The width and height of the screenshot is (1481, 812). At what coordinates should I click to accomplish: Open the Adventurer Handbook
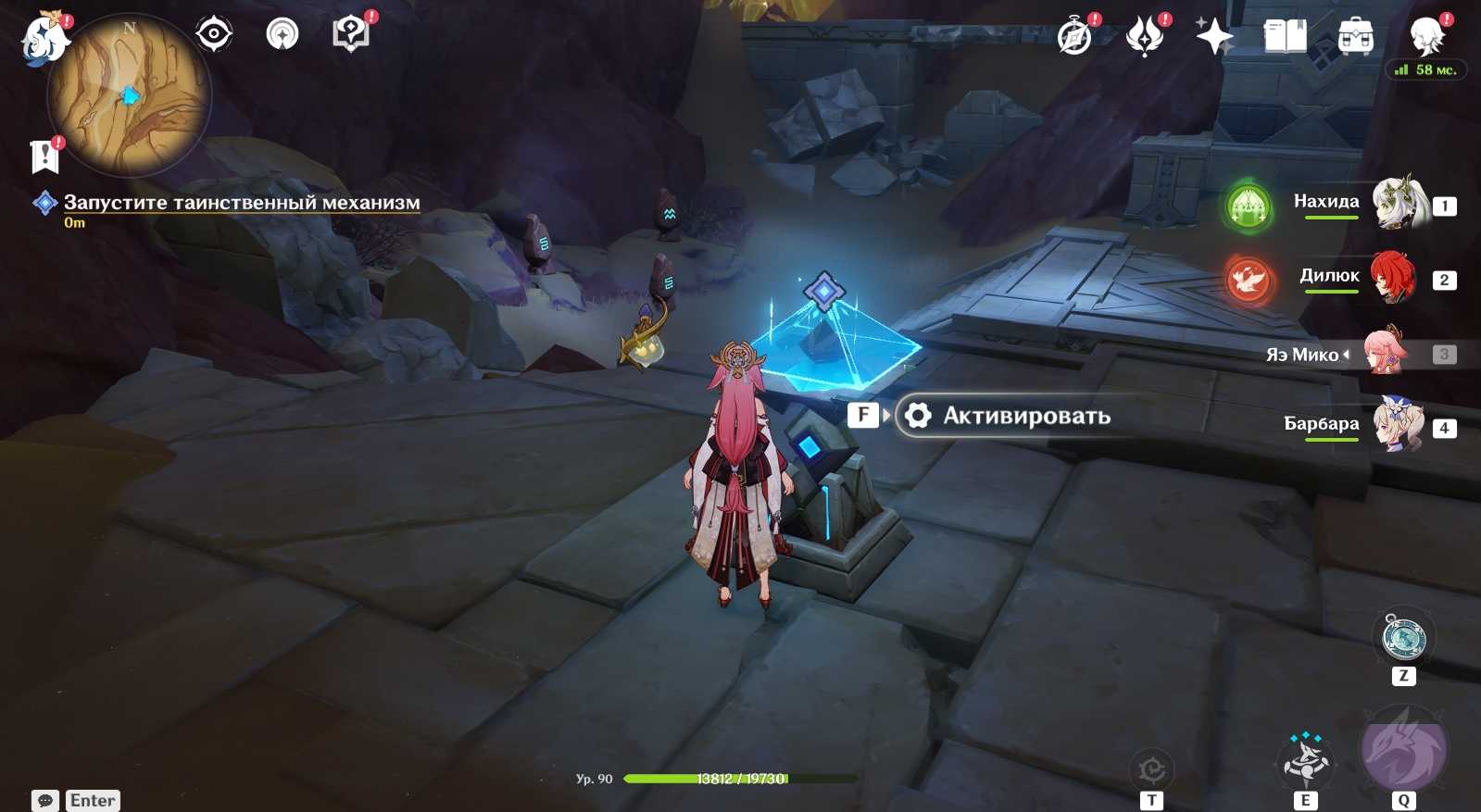click(x=1285, y=37)
